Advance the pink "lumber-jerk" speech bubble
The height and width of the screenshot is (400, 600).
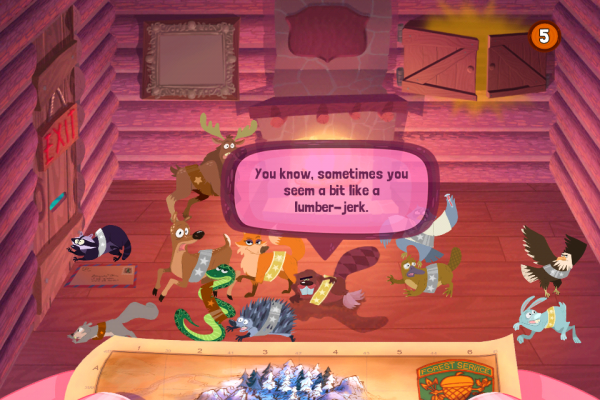click(x=332, y=190)
